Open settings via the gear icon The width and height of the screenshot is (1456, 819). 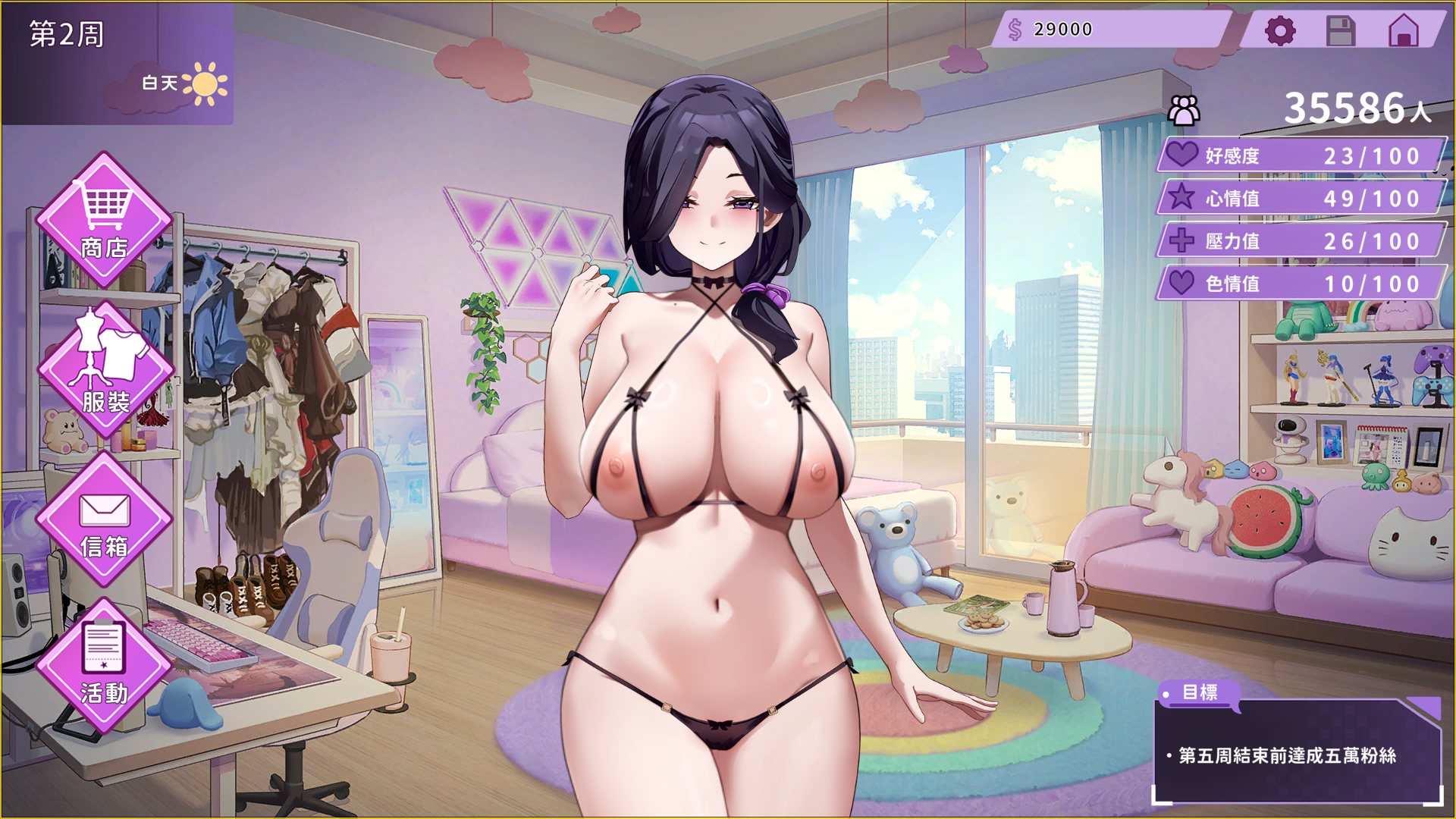[1280, 31]
